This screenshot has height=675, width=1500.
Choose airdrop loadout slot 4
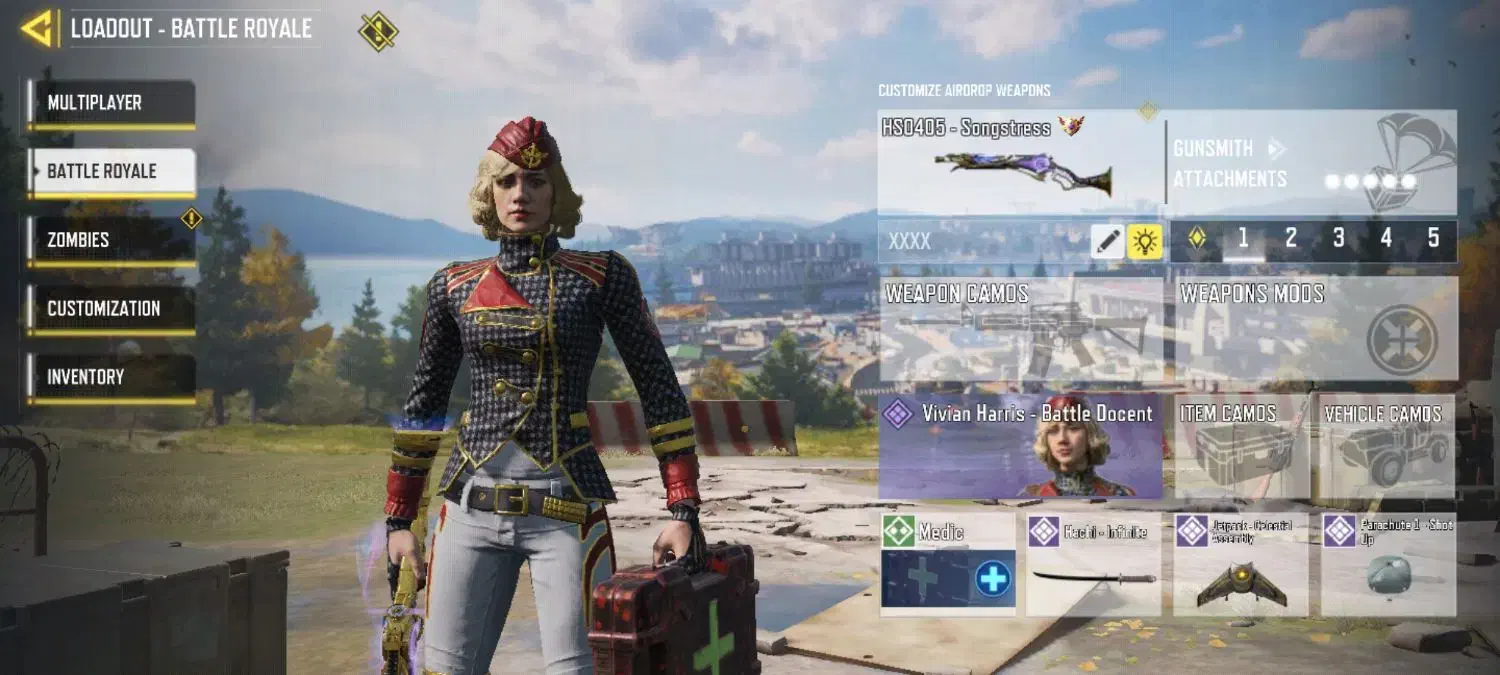pos(1386,238)
